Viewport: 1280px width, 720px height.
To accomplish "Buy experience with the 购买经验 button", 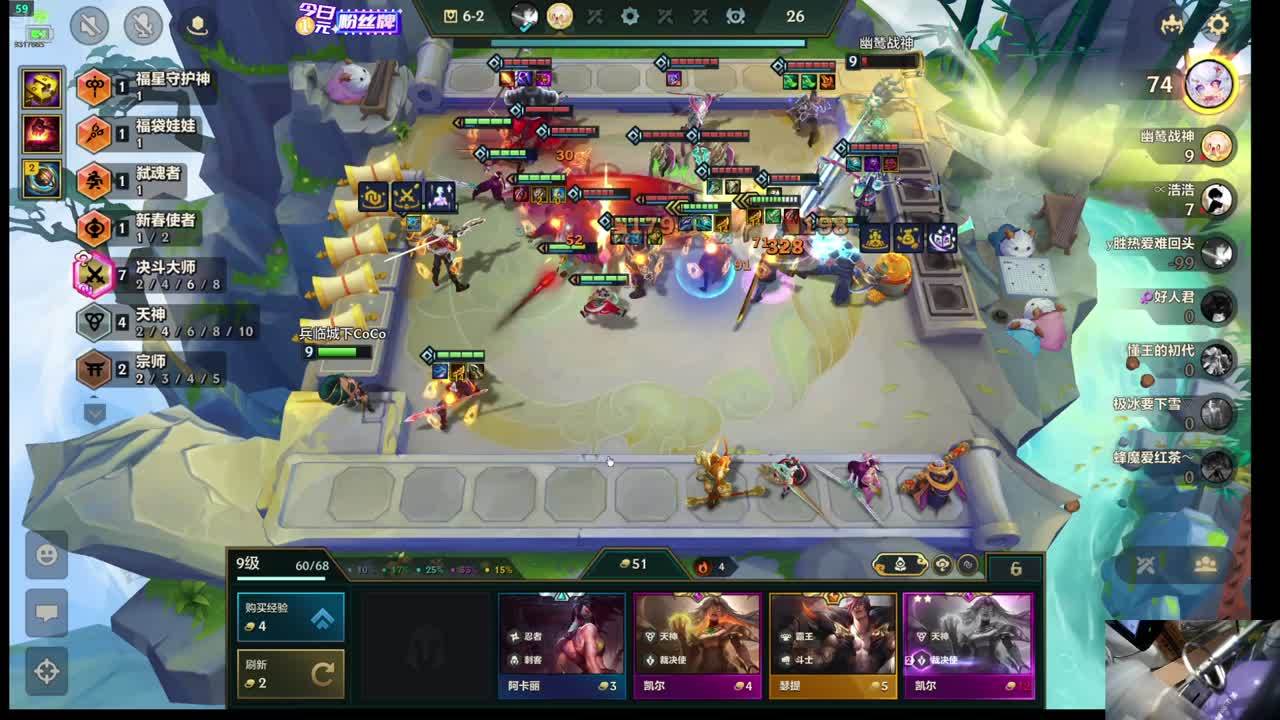I will (290, 617).
